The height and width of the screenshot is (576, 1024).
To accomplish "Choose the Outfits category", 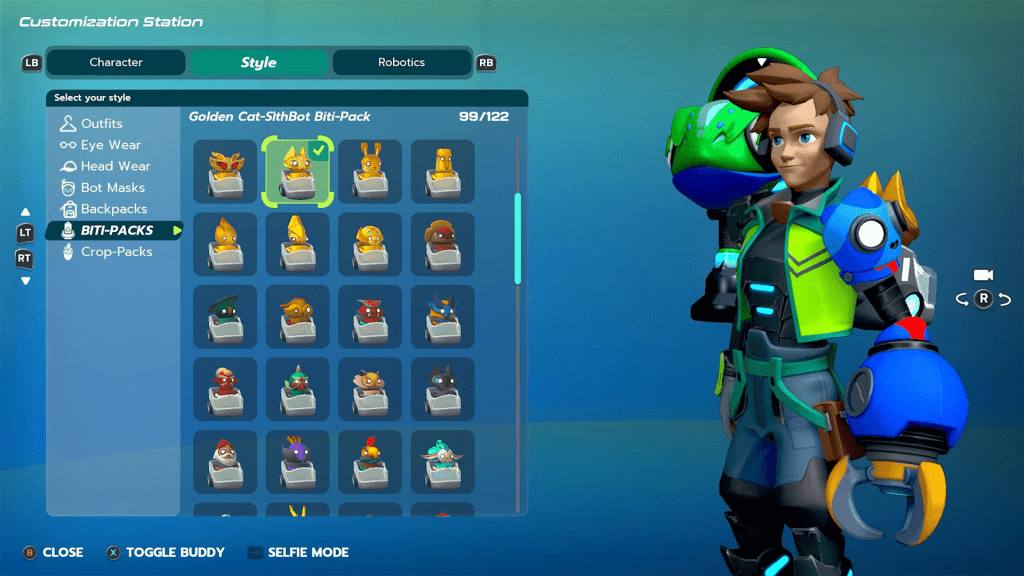I will pos(101,124).
